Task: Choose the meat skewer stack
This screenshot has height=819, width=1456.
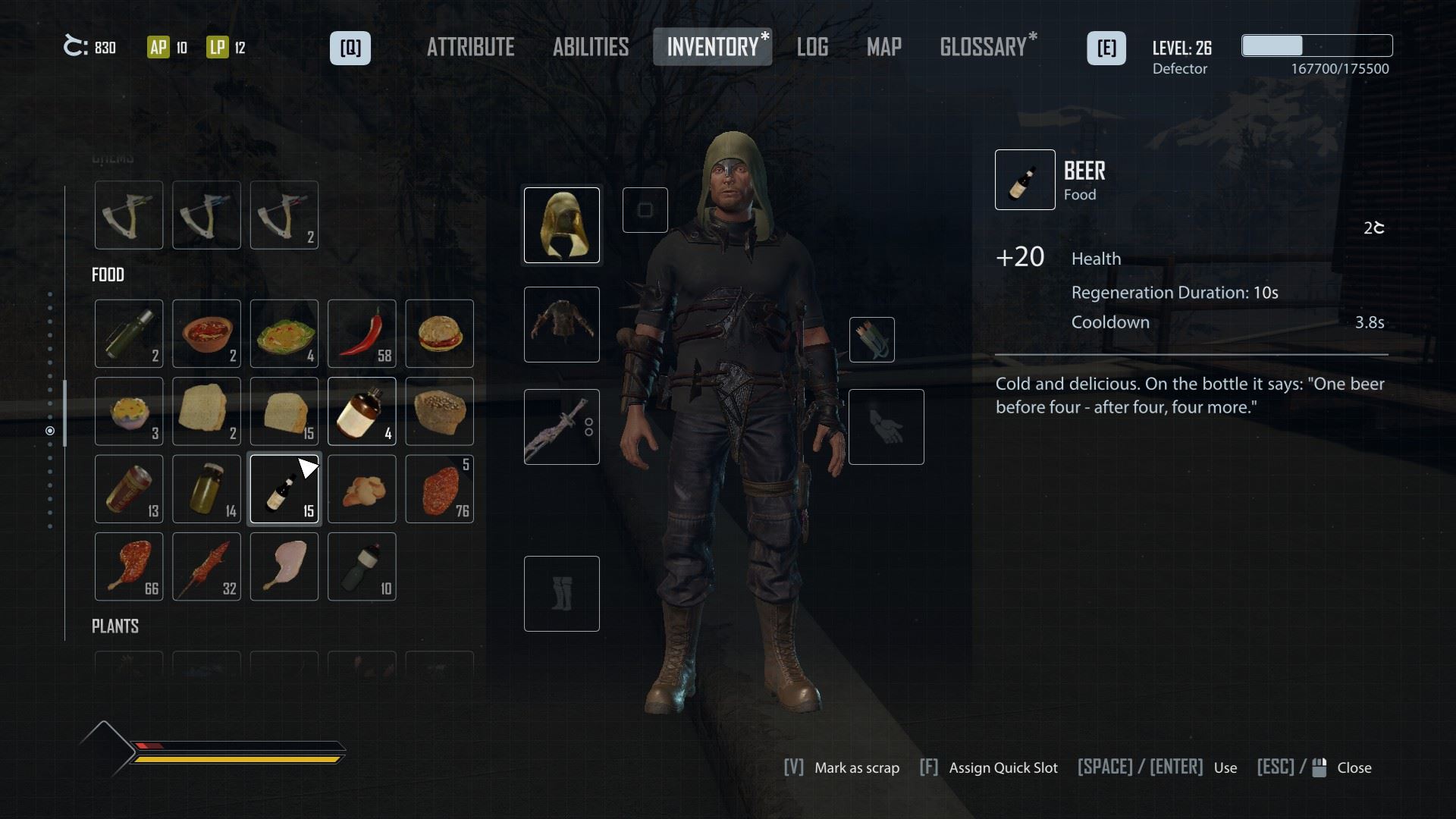Action: point(206,566)
